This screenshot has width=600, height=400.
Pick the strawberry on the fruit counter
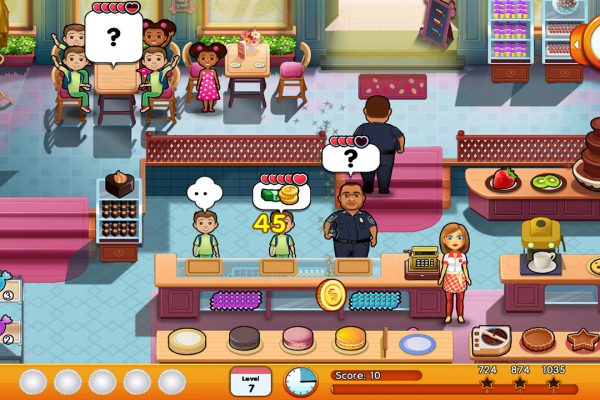click(x=503, y=180)
